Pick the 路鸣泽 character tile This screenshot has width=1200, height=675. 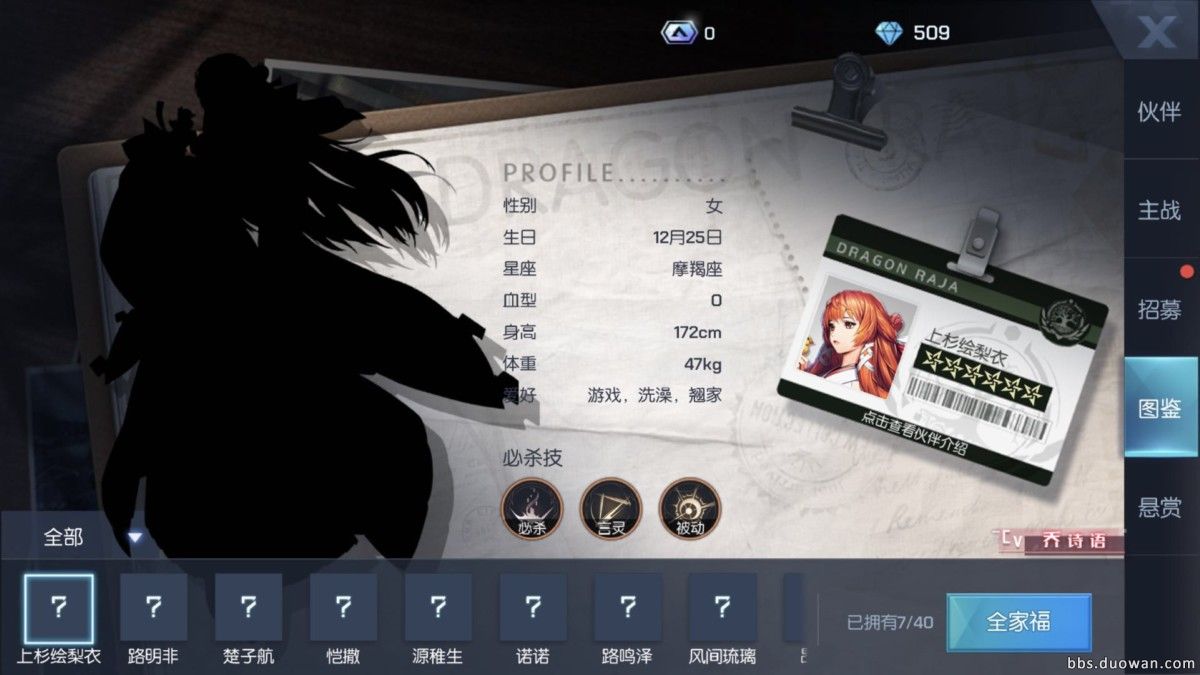627,608
